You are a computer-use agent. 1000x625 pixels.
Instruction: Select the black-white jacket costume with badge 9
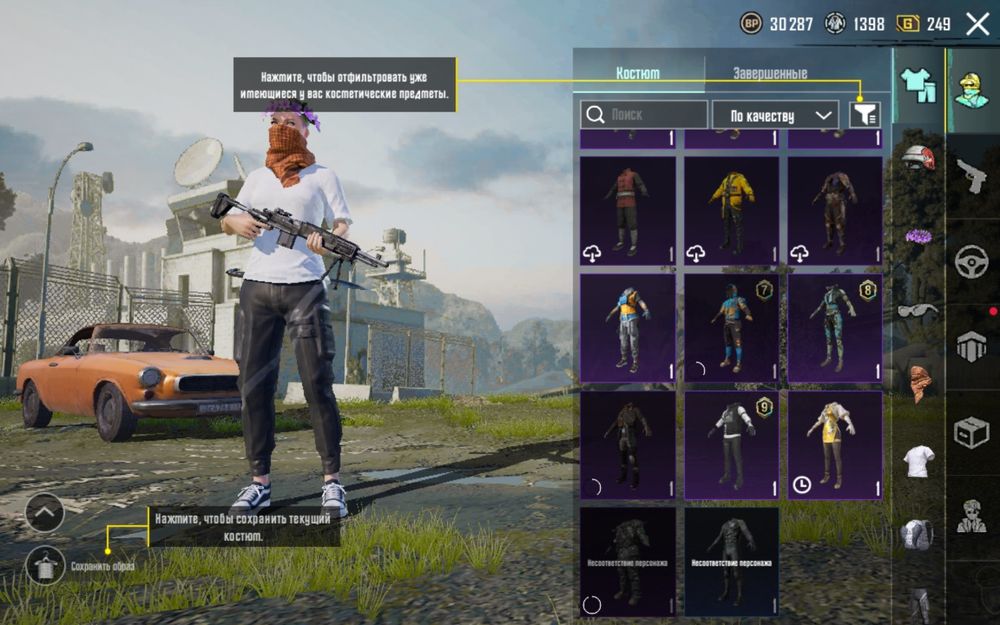[x=731, y=445]
